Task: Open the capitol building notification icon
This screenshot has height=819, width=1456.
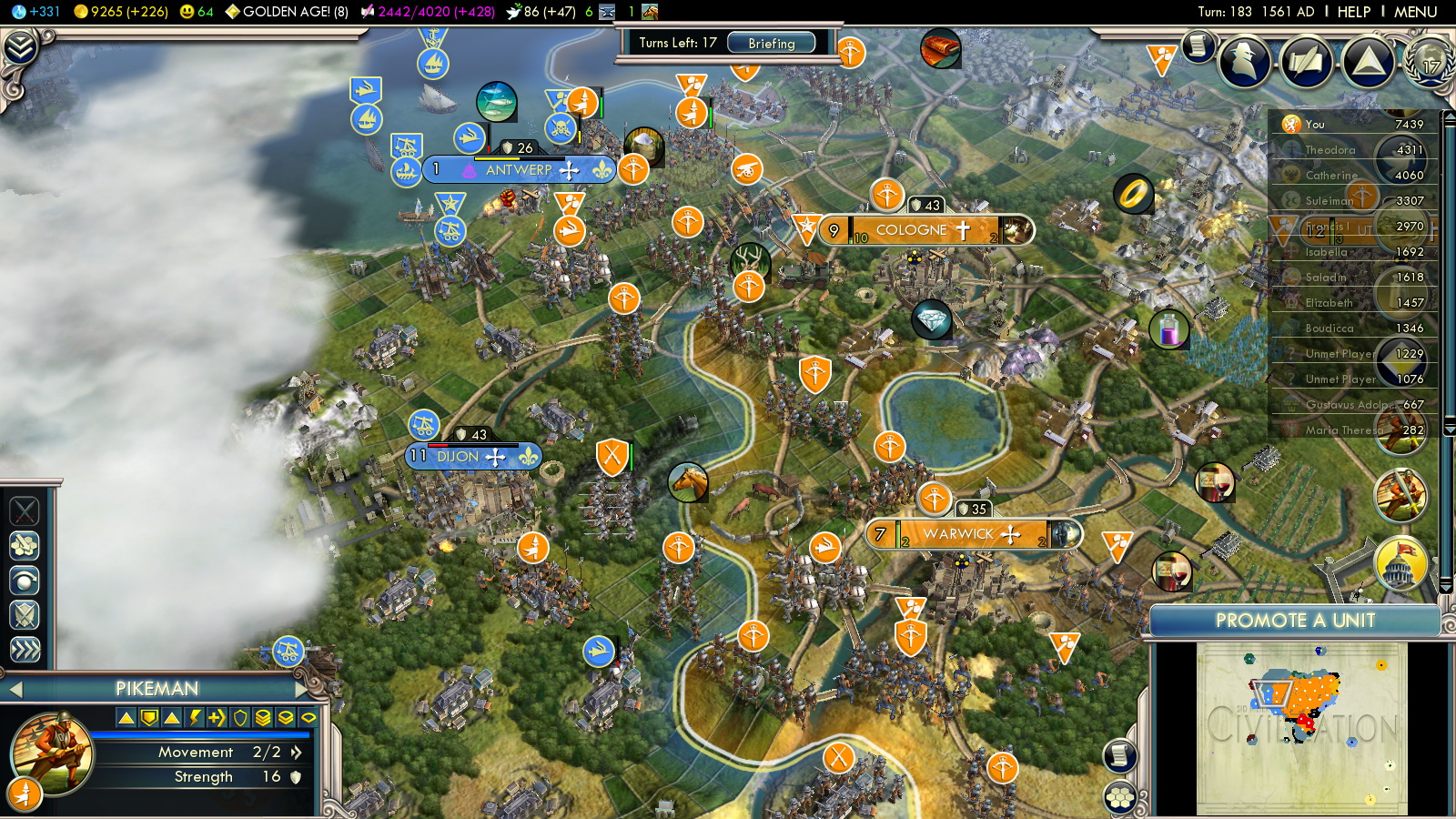Action: 1400,563
